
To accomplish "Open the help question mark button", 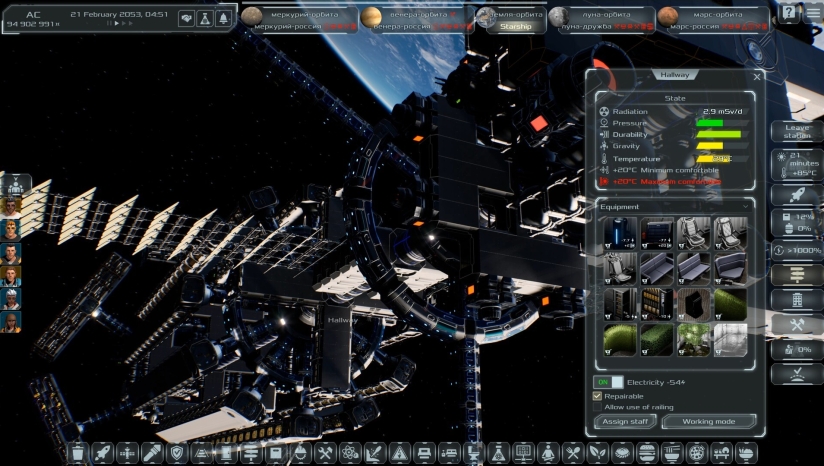I will [x=789, y=13].
